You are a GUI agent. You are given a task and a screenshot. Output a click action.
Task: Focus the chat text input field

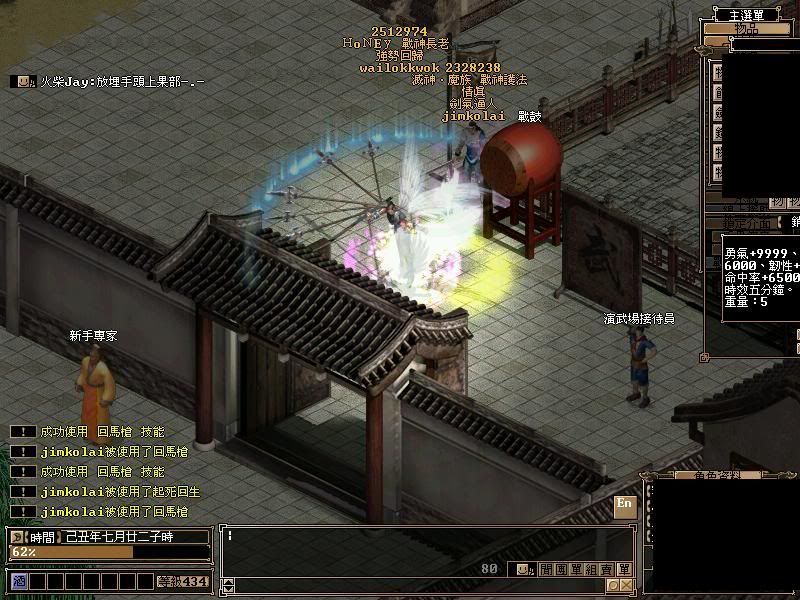[x=400, y=537]
